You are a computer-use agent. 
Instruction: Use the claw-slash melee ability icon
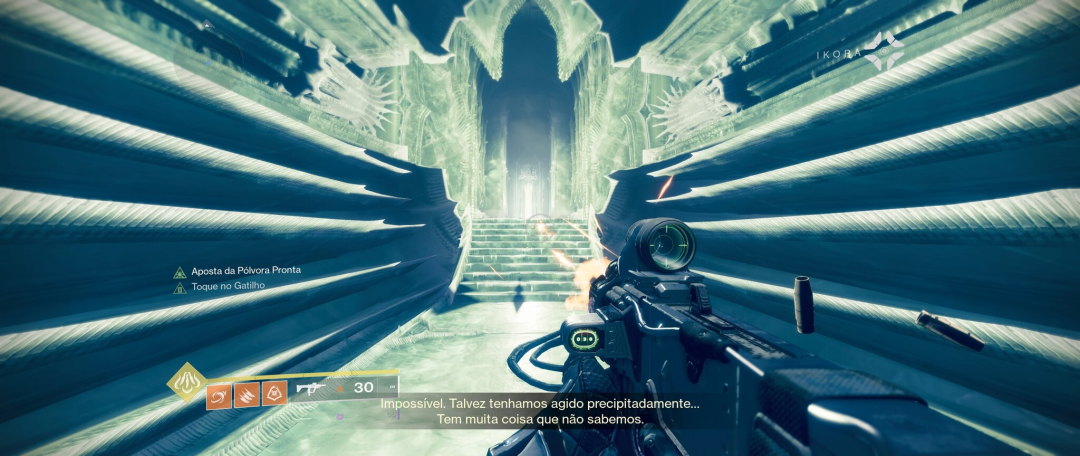pyautogui.click(x=246, y=395)
